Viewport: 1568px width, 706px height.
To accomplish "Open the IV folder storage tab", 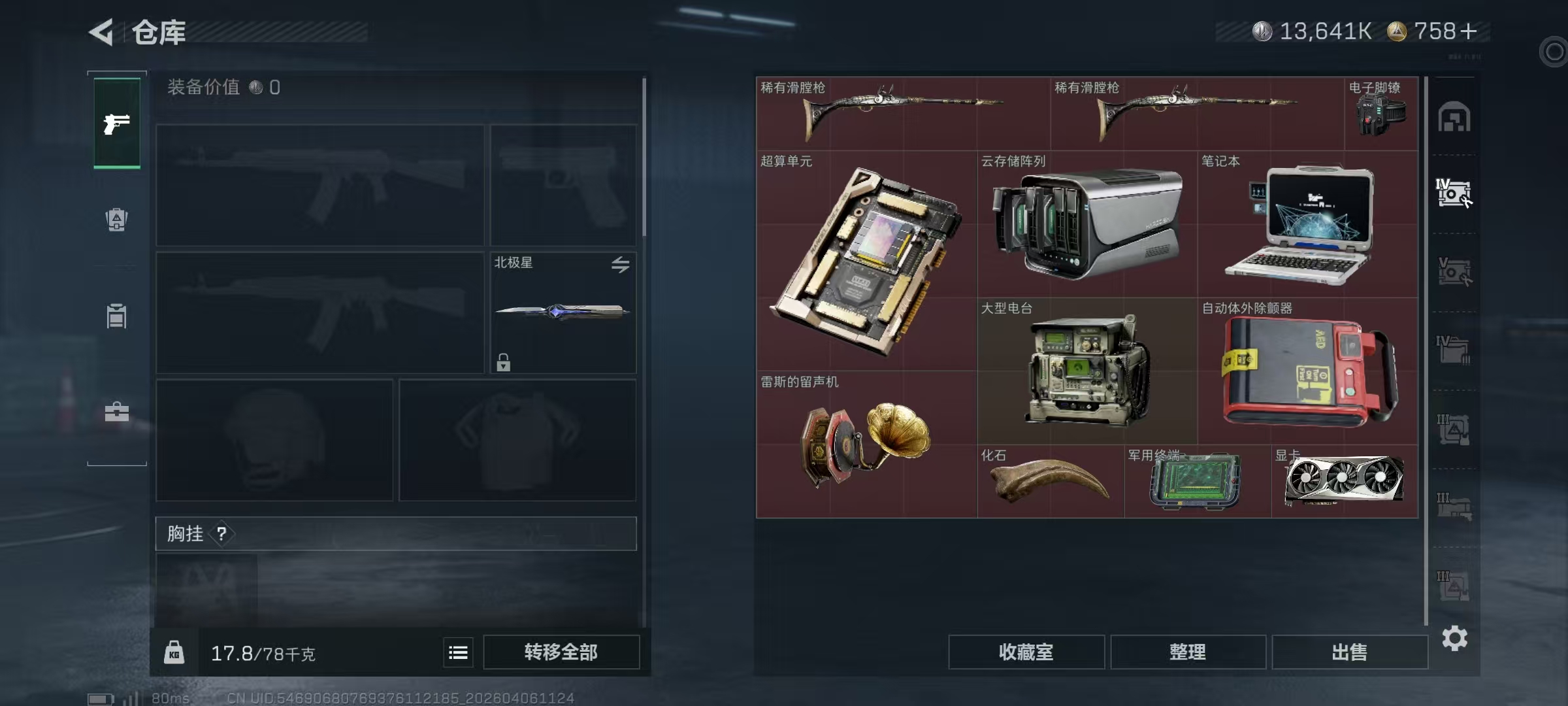I will (1456, 348).
